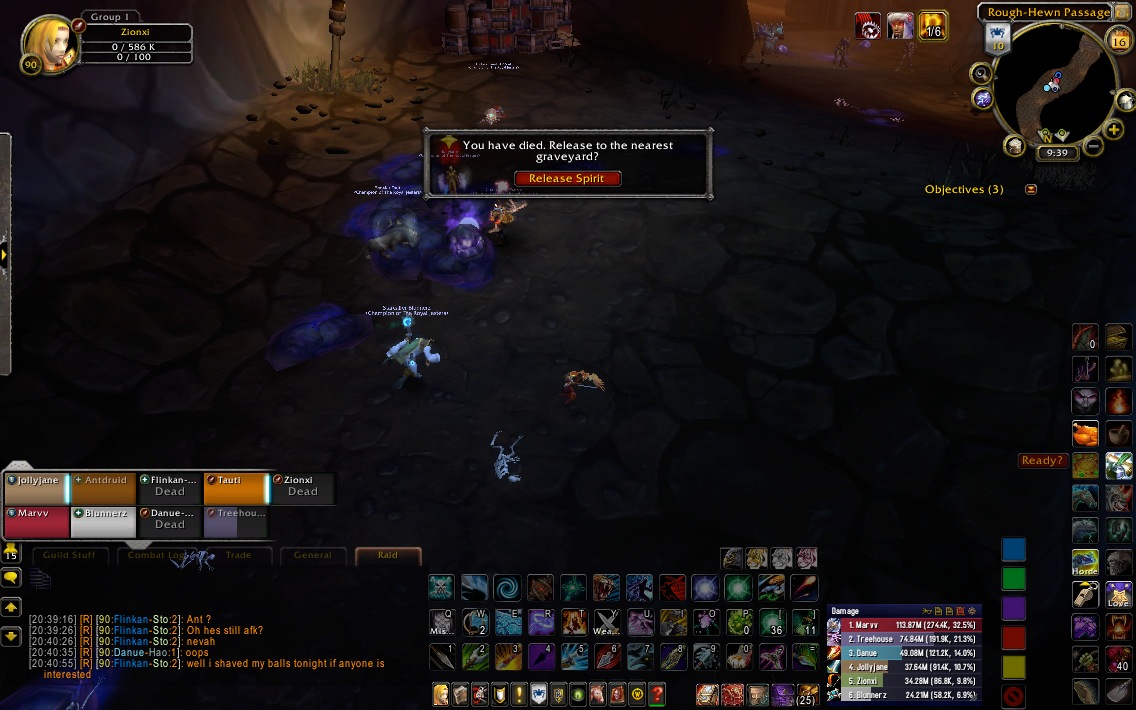Select Jollyjane in the raid frames

tap(36, 488)
